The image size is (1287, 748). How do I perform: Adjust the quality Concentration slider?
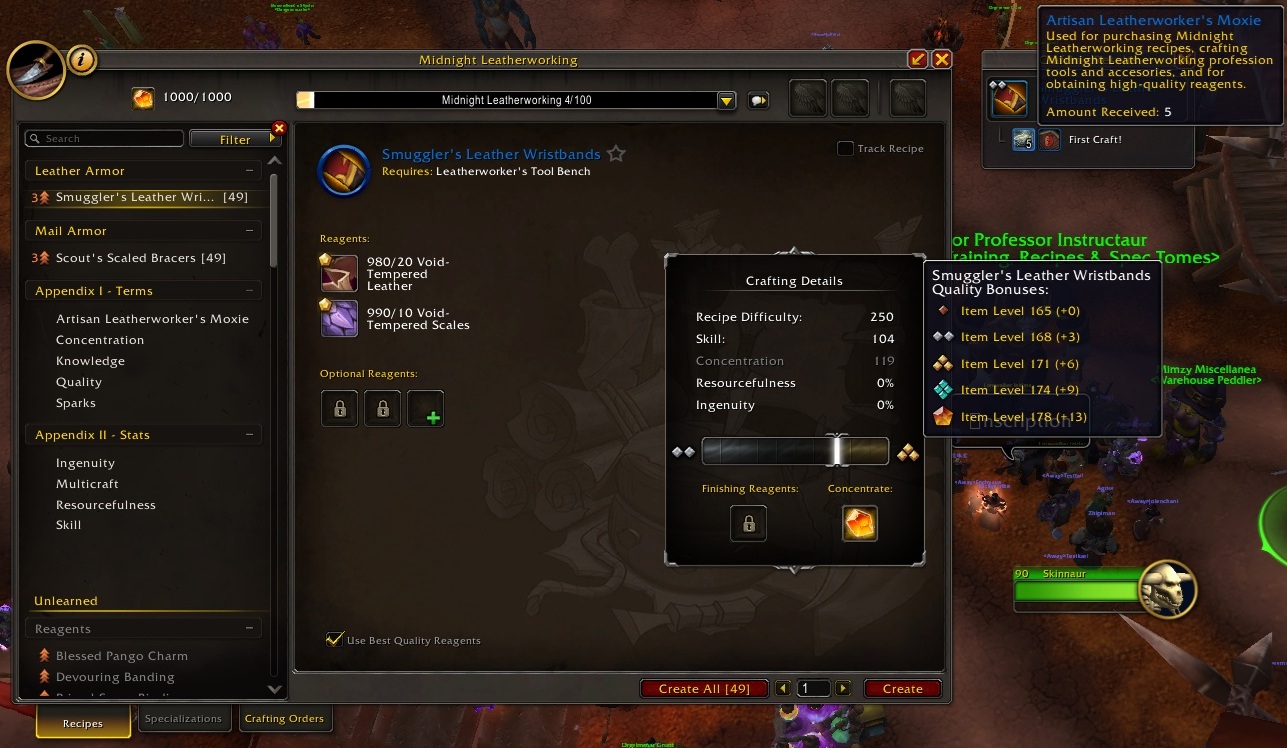coord(837,451)
